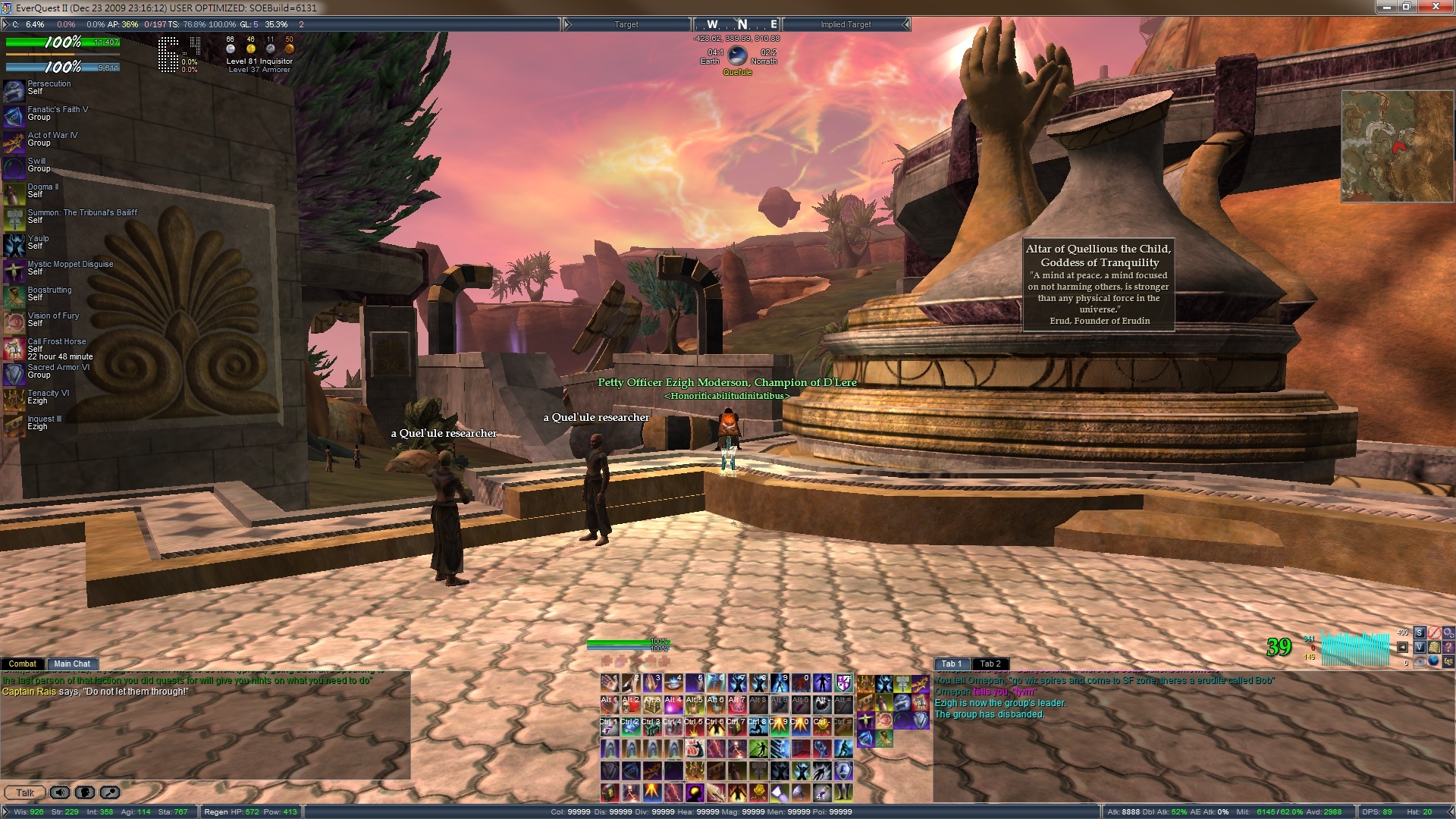1456x819 pixels.
Task: Toggle the speaker sound icon
Action: tap(60, 792)
